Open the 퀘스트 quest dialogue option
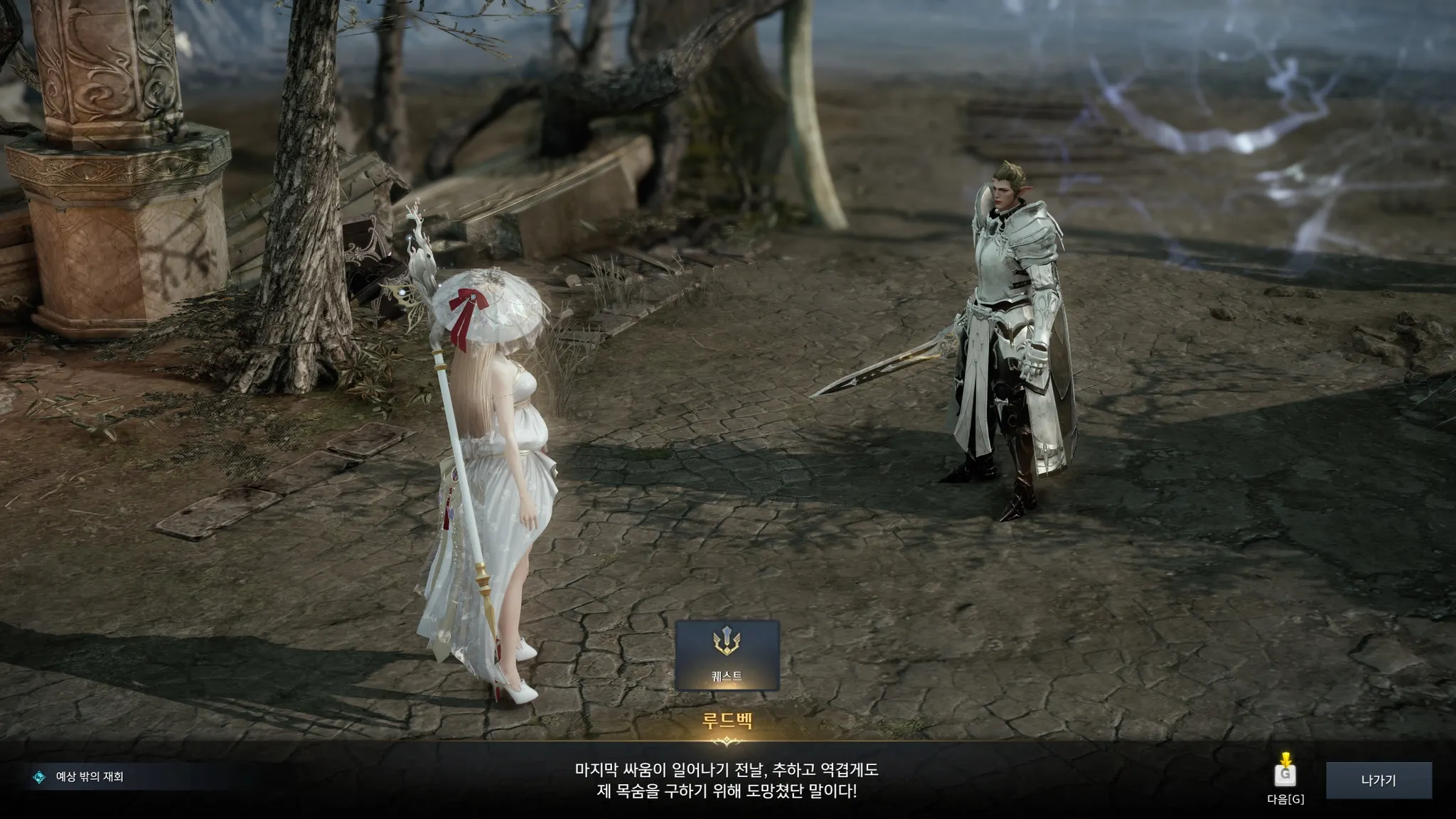This screenshot has height=819, width=1456. pos(727,655)
